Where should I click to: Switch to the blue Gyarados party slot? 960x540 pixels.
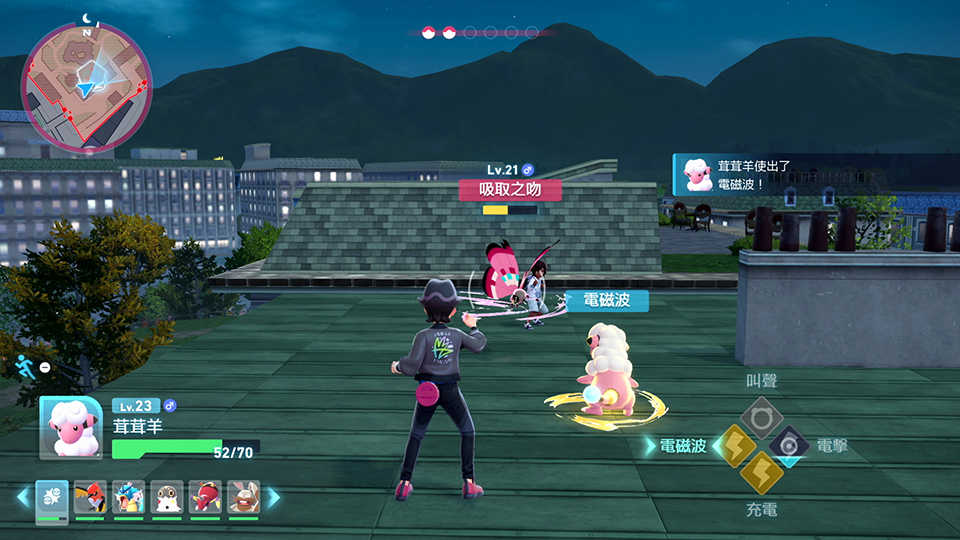(128, 498)
